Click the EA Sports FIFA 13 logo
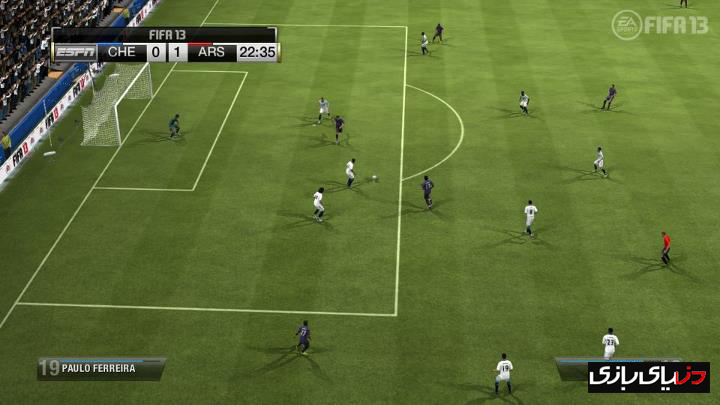The image size is (720, 405). tap(660, 24)
